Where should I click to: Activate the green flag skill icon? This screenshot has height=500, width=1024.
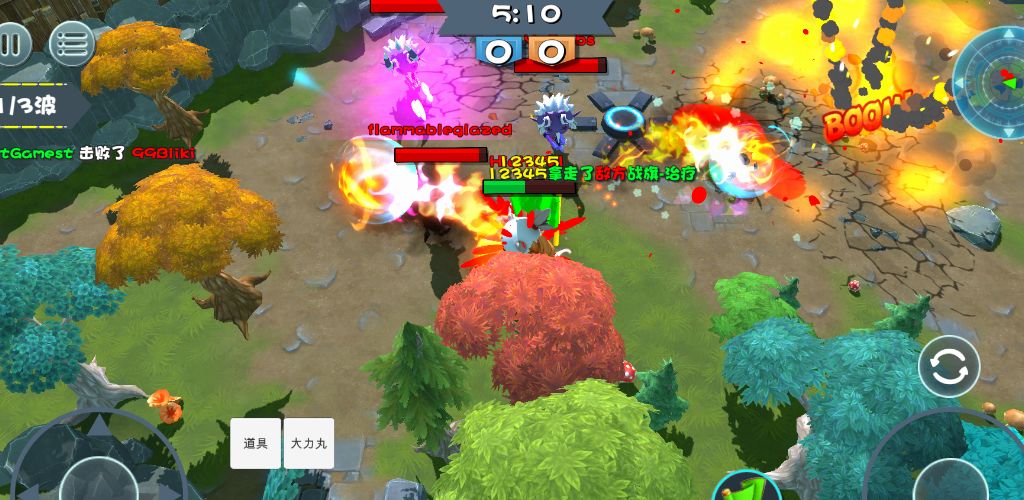point(746,488)
